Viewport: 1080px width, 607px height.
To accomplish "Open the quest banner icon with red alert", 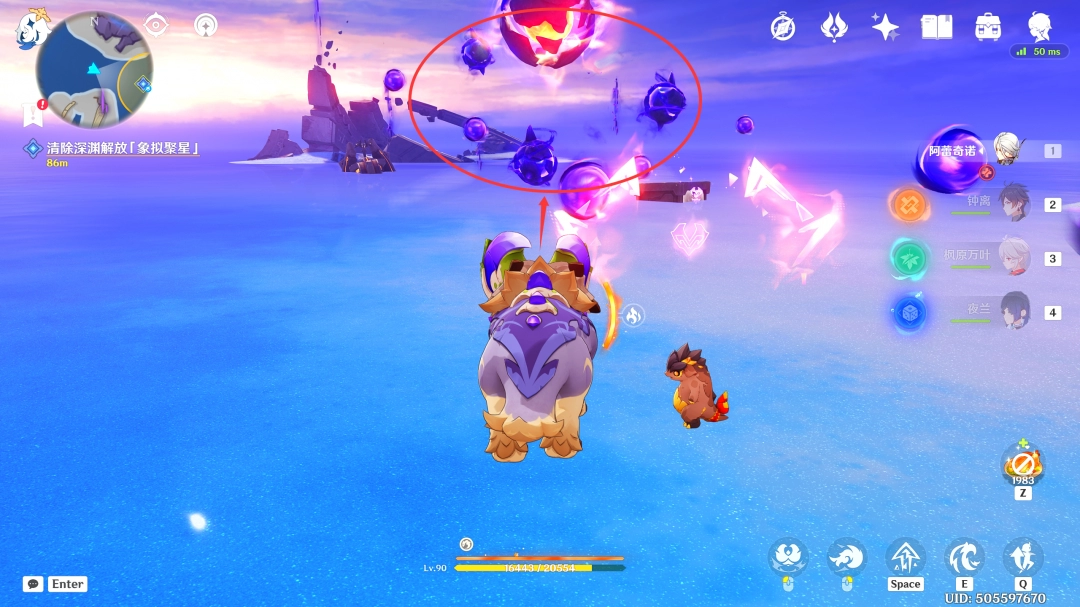I will [32, 114].
